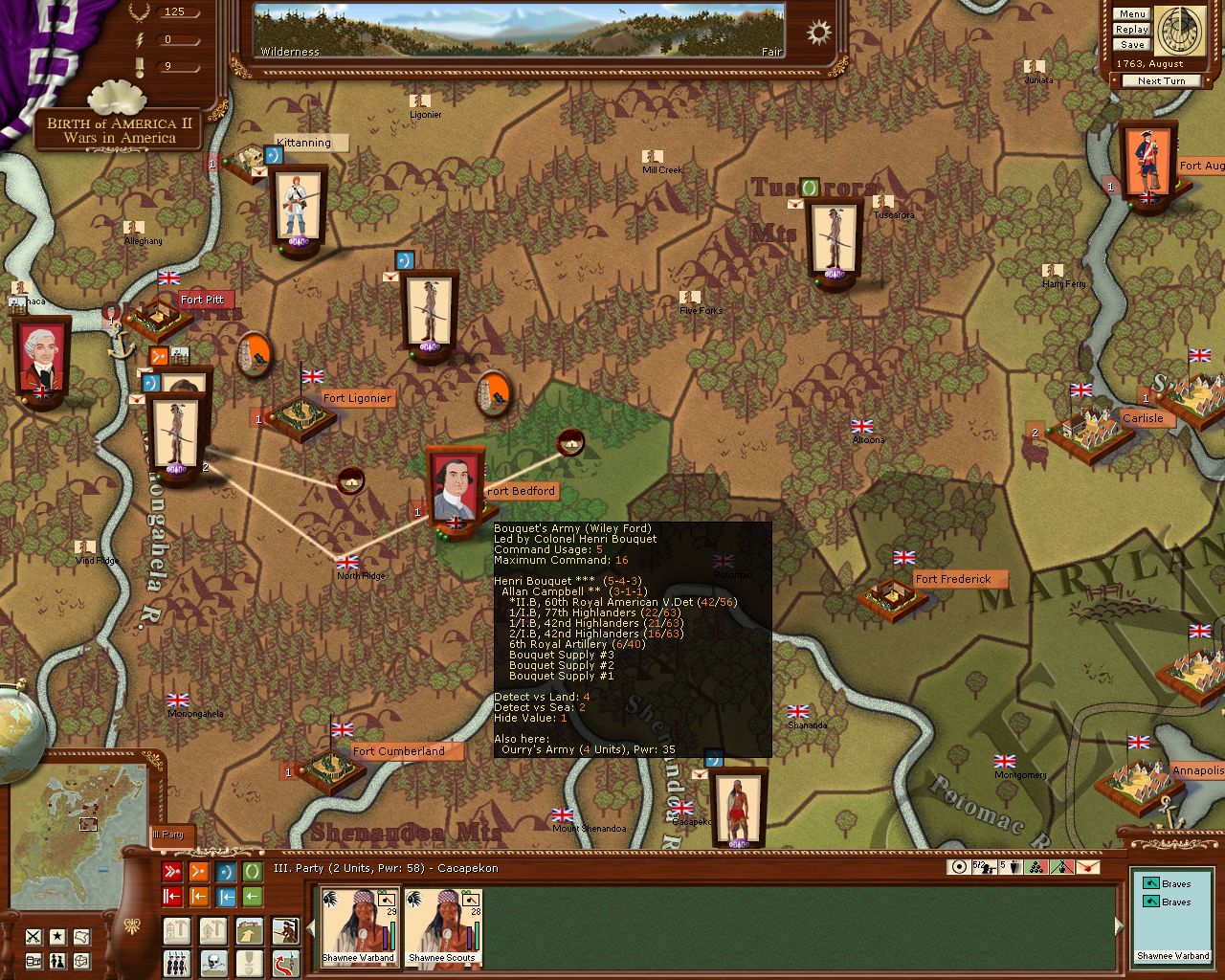Click the blue defensive posture icon
The width and height of the screenshot is (1225, 980).
[x=226, y=872]
